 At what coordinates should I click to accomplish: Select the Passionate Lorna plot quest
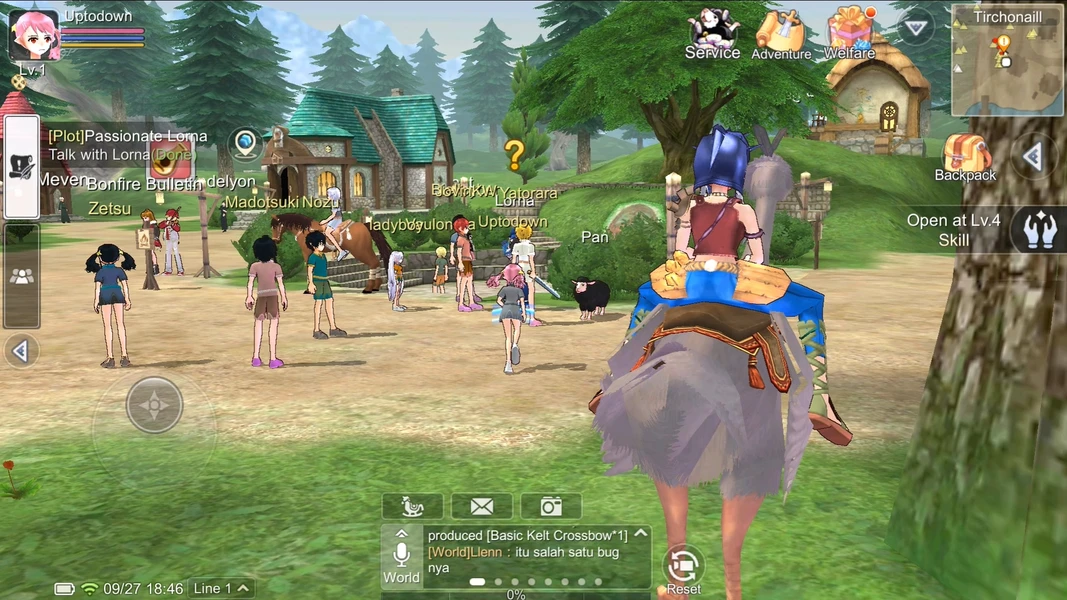(x=127, y=145)
